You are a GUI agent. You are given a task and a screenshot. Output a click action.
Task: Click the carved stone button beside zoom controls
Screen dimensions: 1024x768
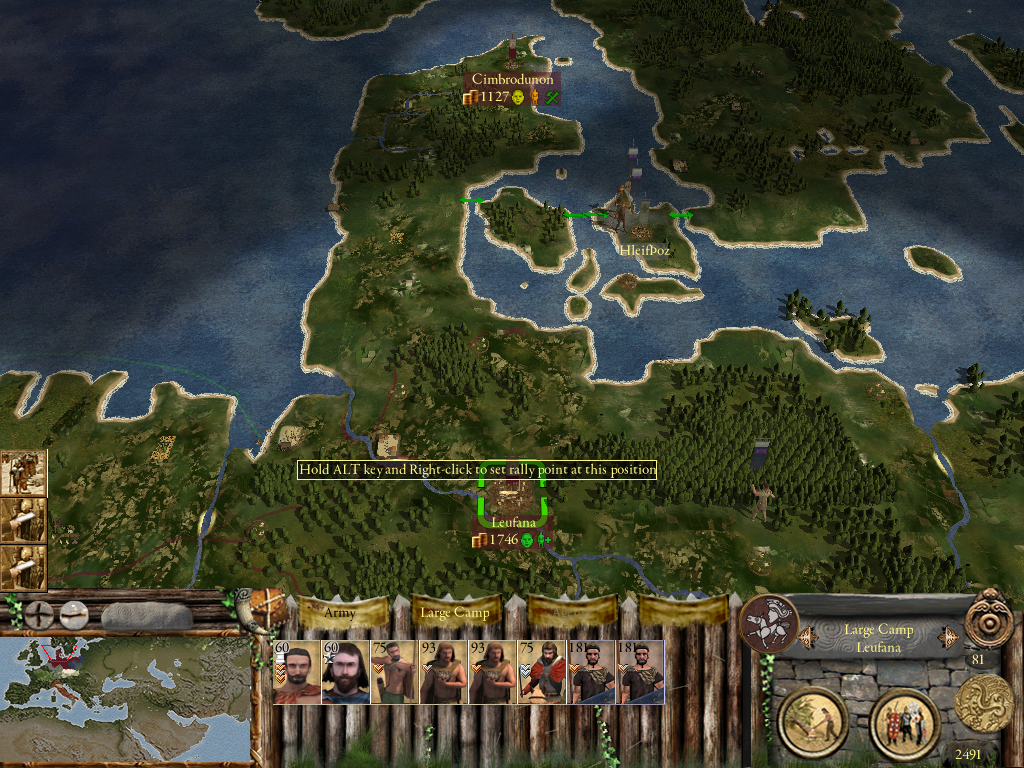(x=147, y=614)
